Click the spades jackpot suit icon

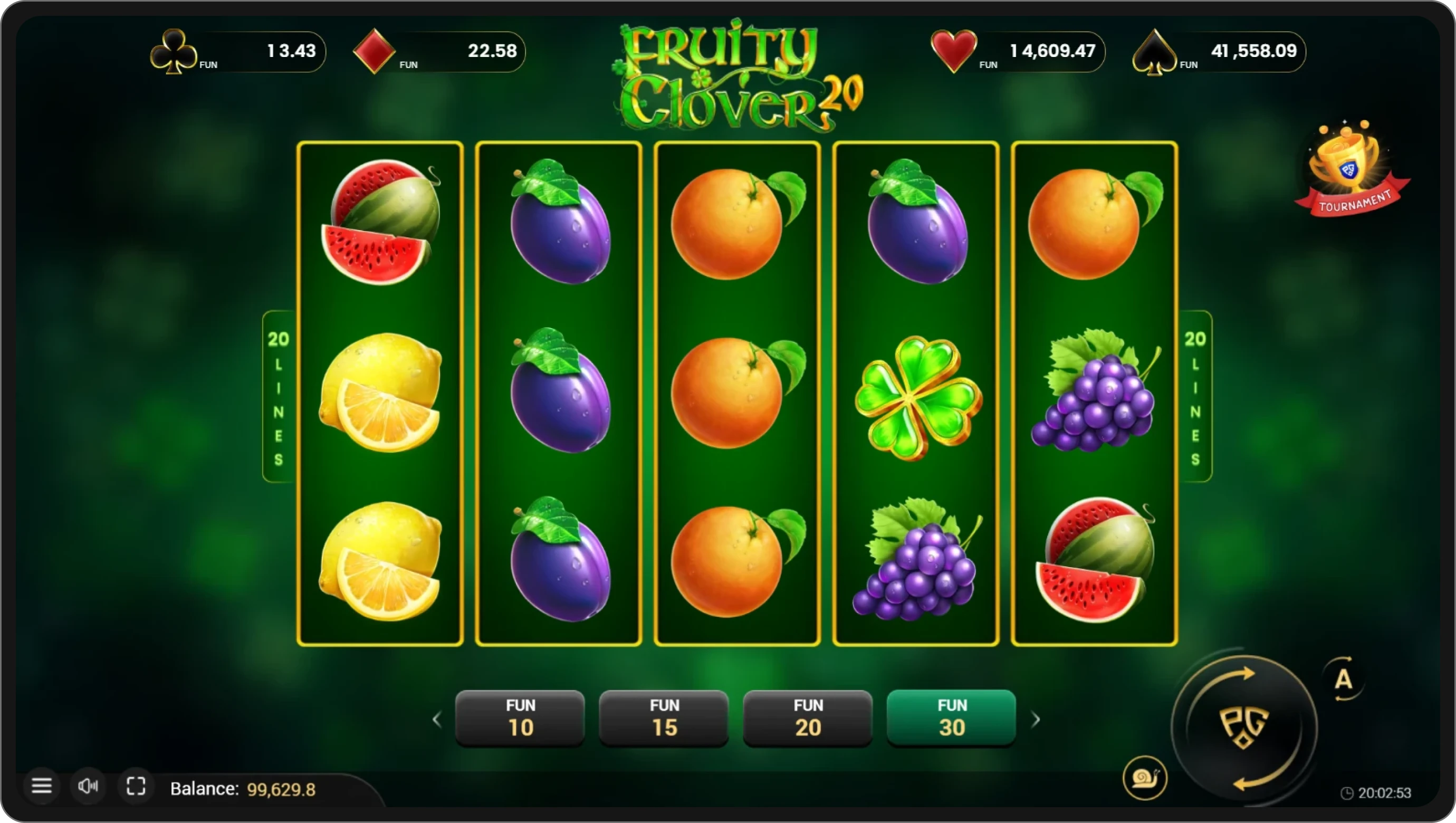(1156, 52)
